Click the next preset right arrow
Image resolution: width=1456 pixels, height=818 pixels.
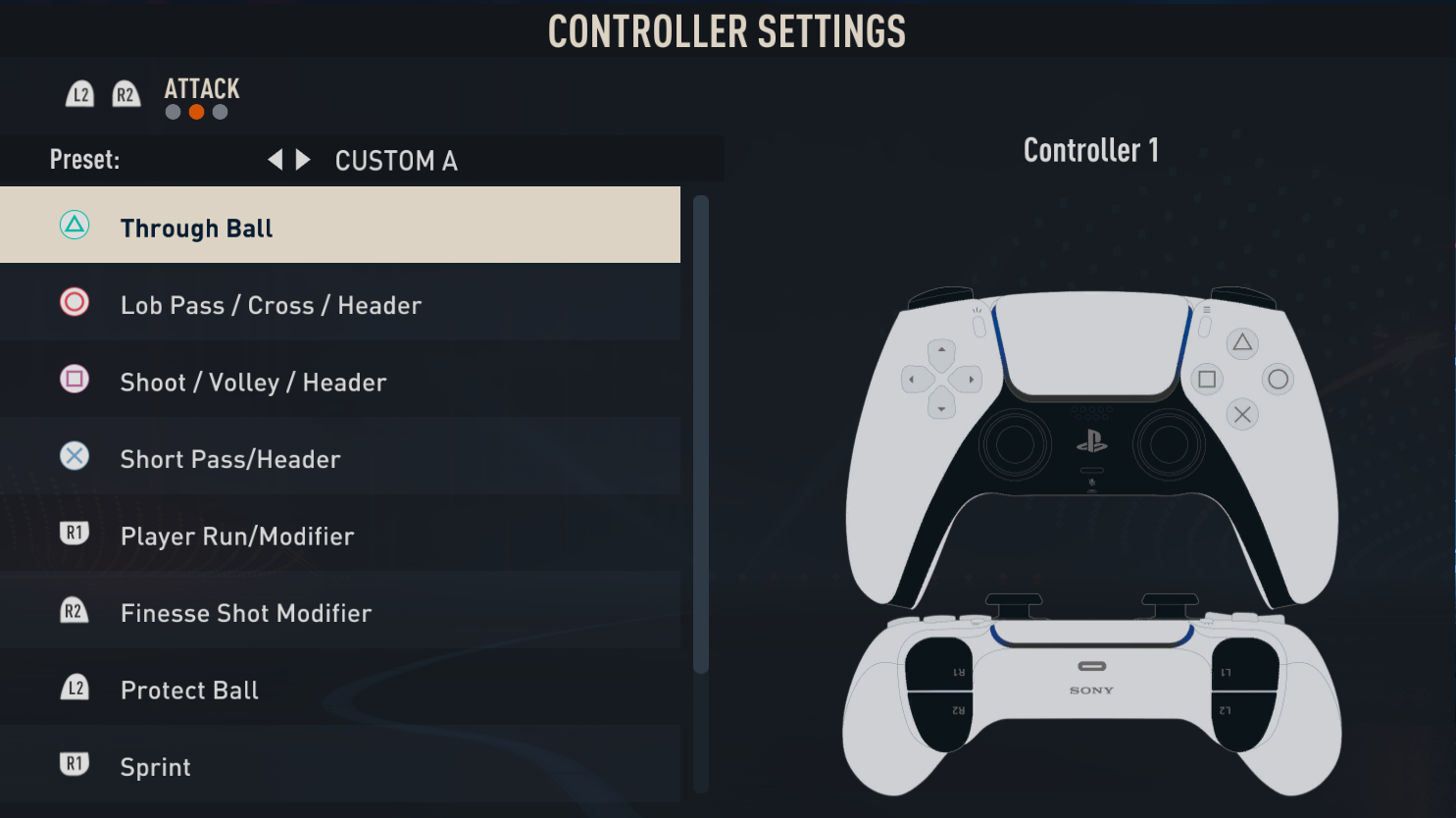[303, 160]
